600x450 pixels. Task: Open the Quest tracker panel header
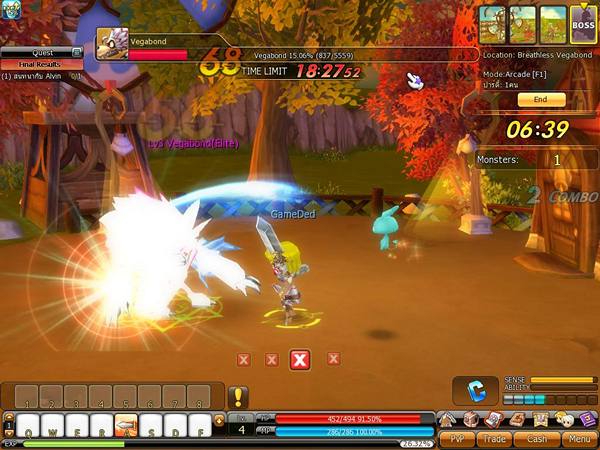click(x=42, y=53)
